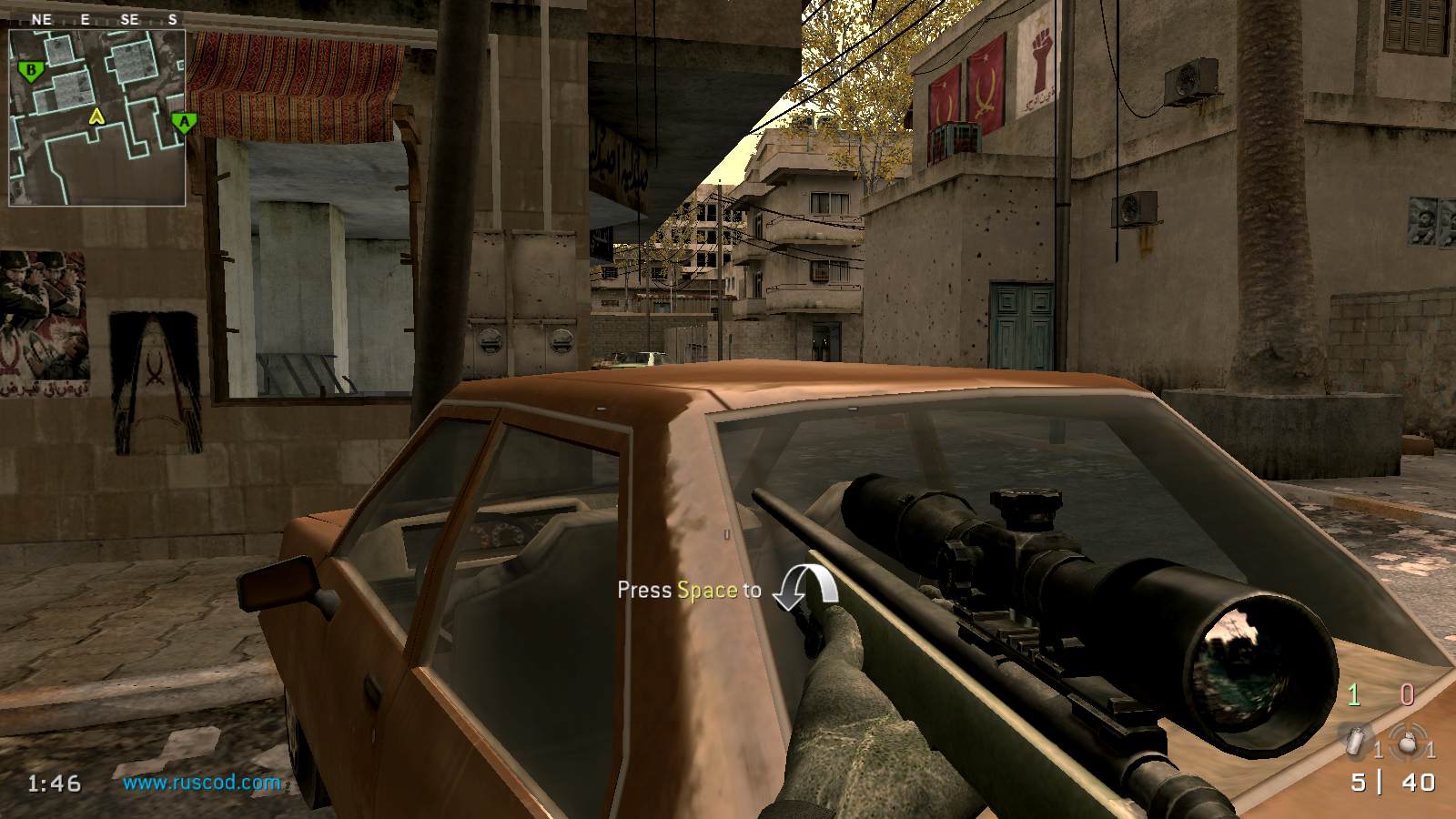Click the minimap in the corner
The width and height of the screenshot is (1456, 819).
pyautogui.click(x=97, y=117)
